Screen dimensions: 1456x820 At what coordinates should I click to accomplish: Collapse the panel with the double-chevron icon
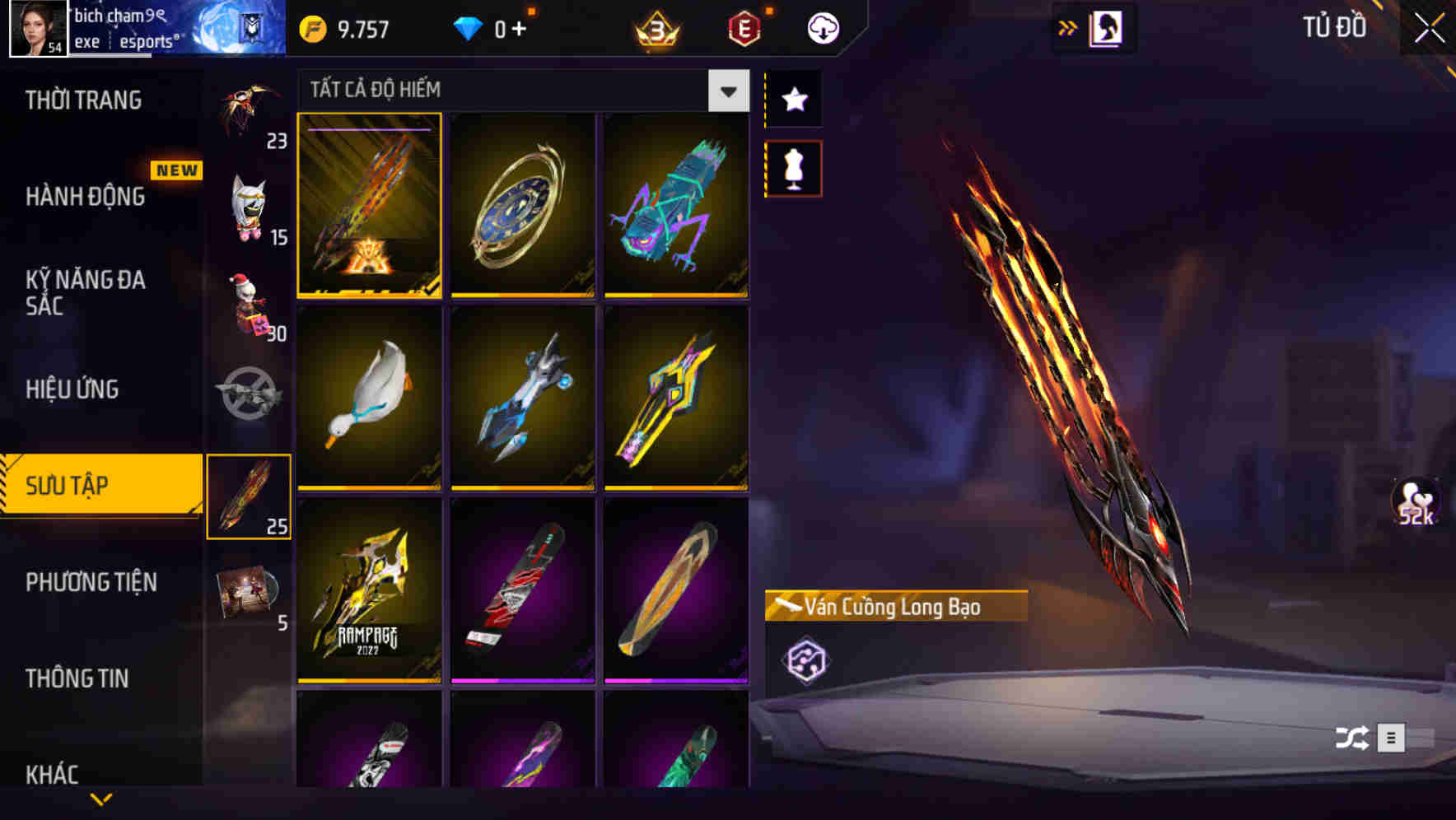pyautogui.click(x=1066, y=26)
